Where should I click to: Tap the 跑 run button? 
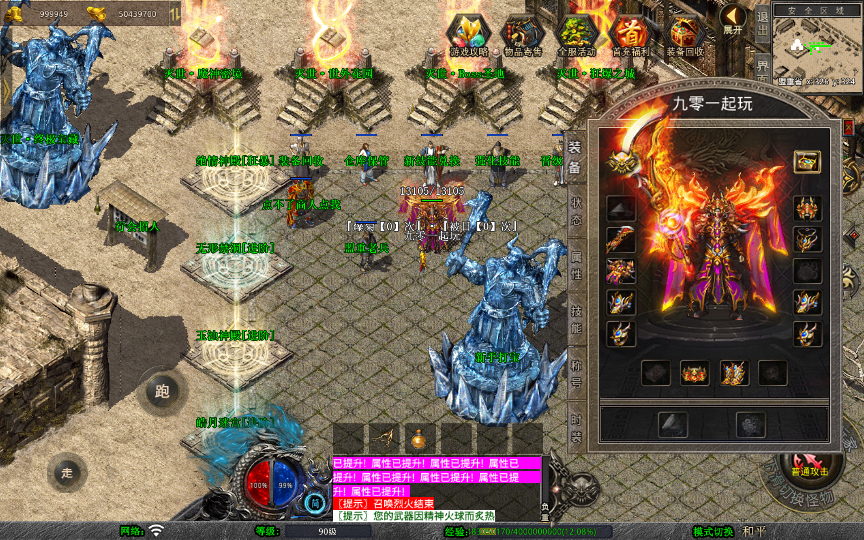pyautogui.click(x=163, y=390)
